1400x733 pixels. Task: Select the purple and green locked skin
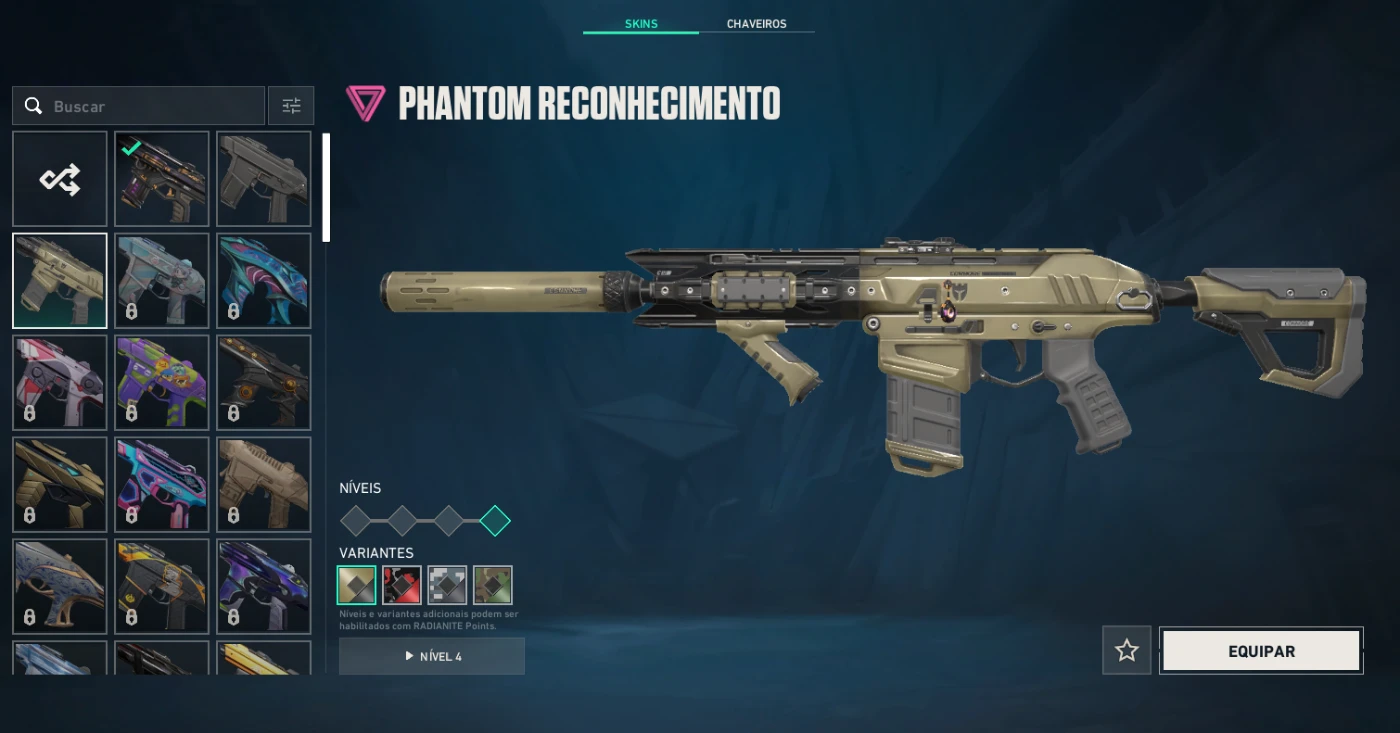point(162,383)
